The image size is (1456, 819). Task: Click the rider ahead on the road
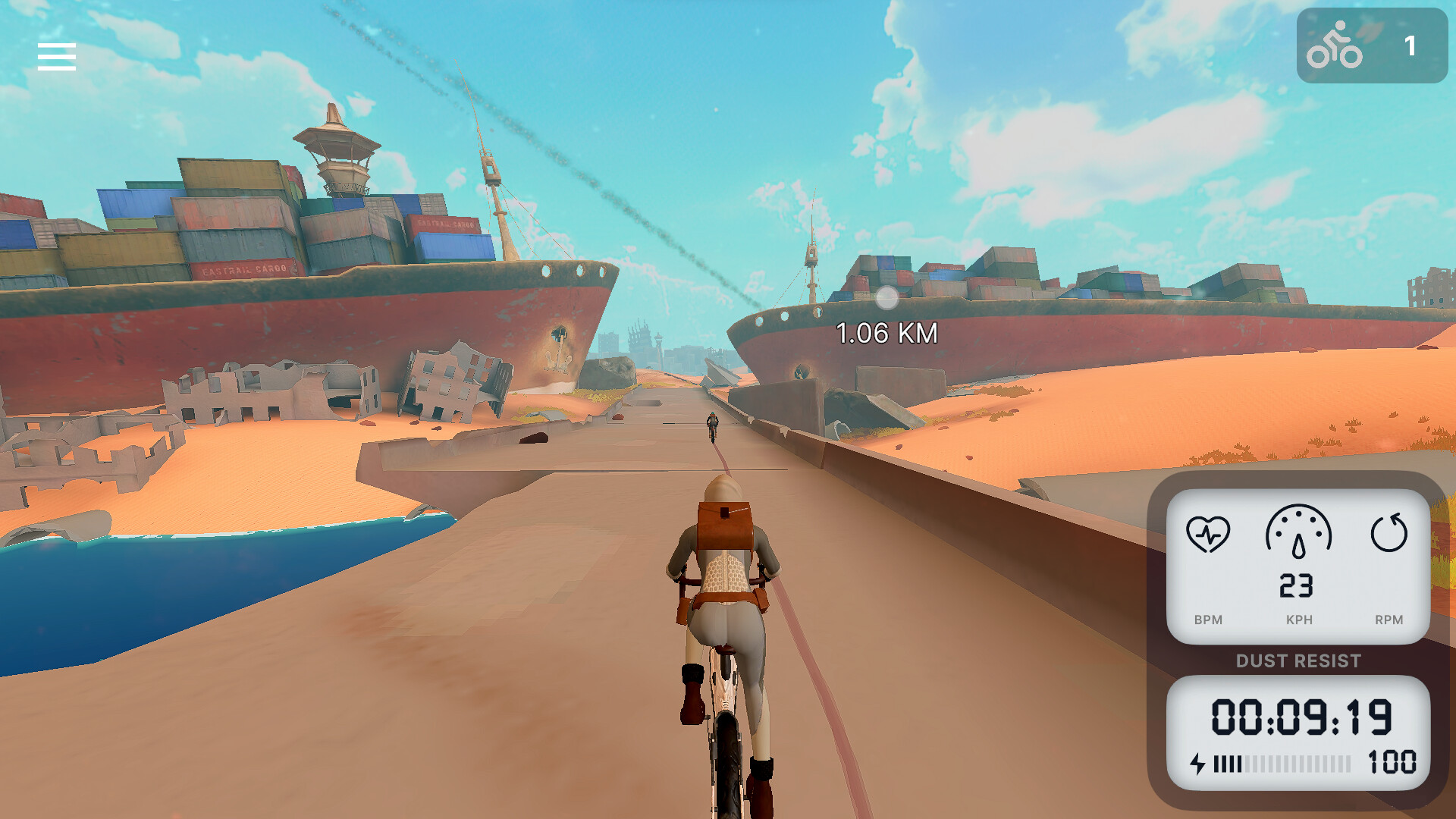(711, 425)
